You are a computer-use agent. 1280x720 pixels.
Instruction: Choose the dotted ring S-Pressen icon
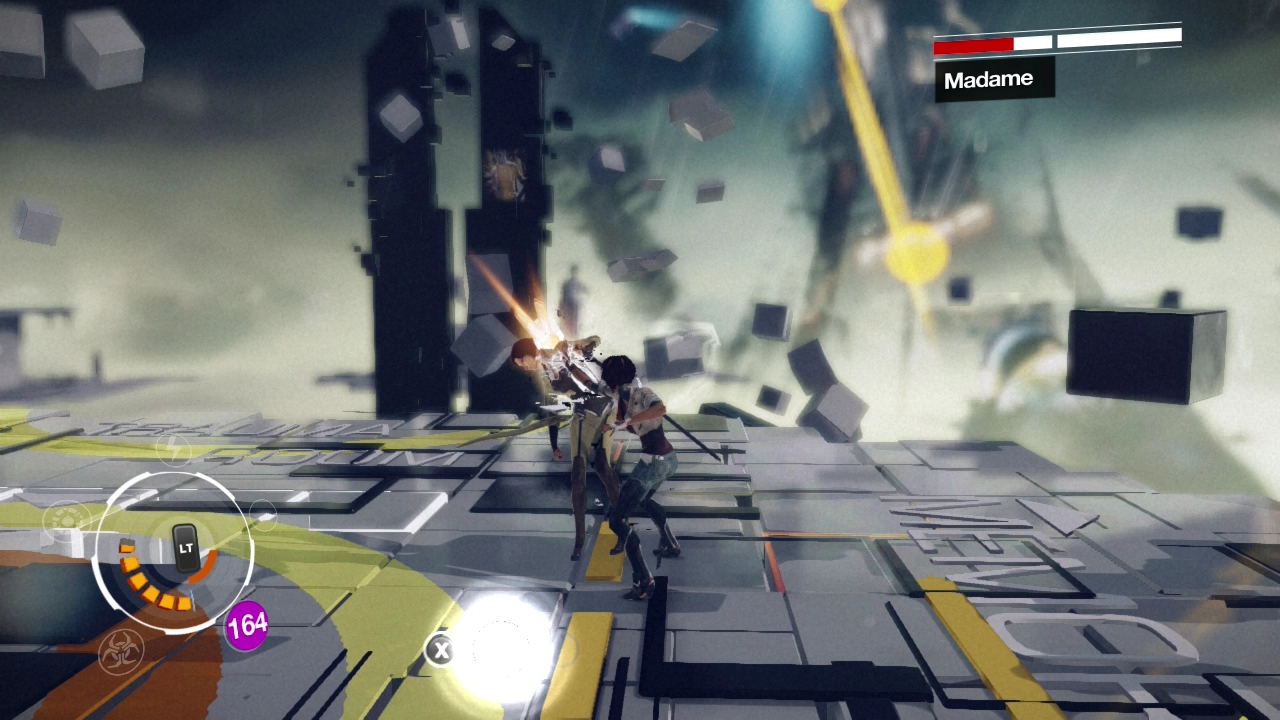click(x=65, y=519)
